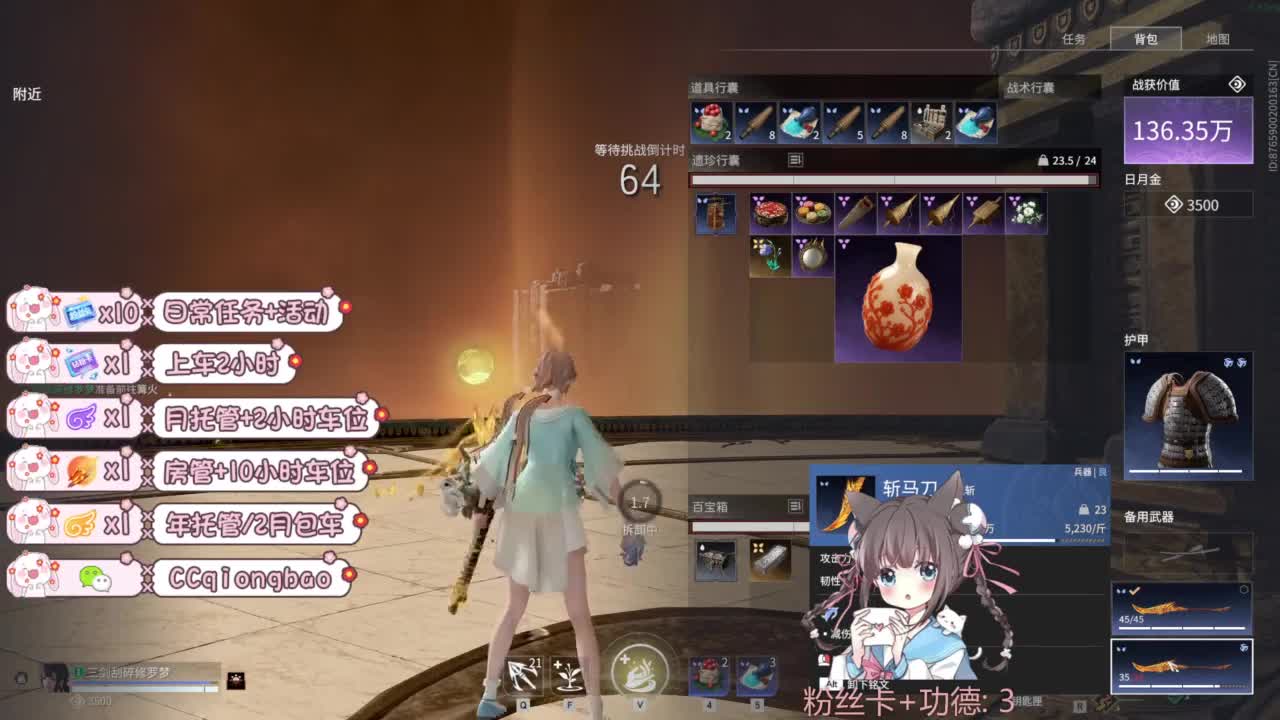The width and height of the screenshot is (1280, 720).
Task: Switch to the 任务 tab
Action: [x=1073, y=39]
